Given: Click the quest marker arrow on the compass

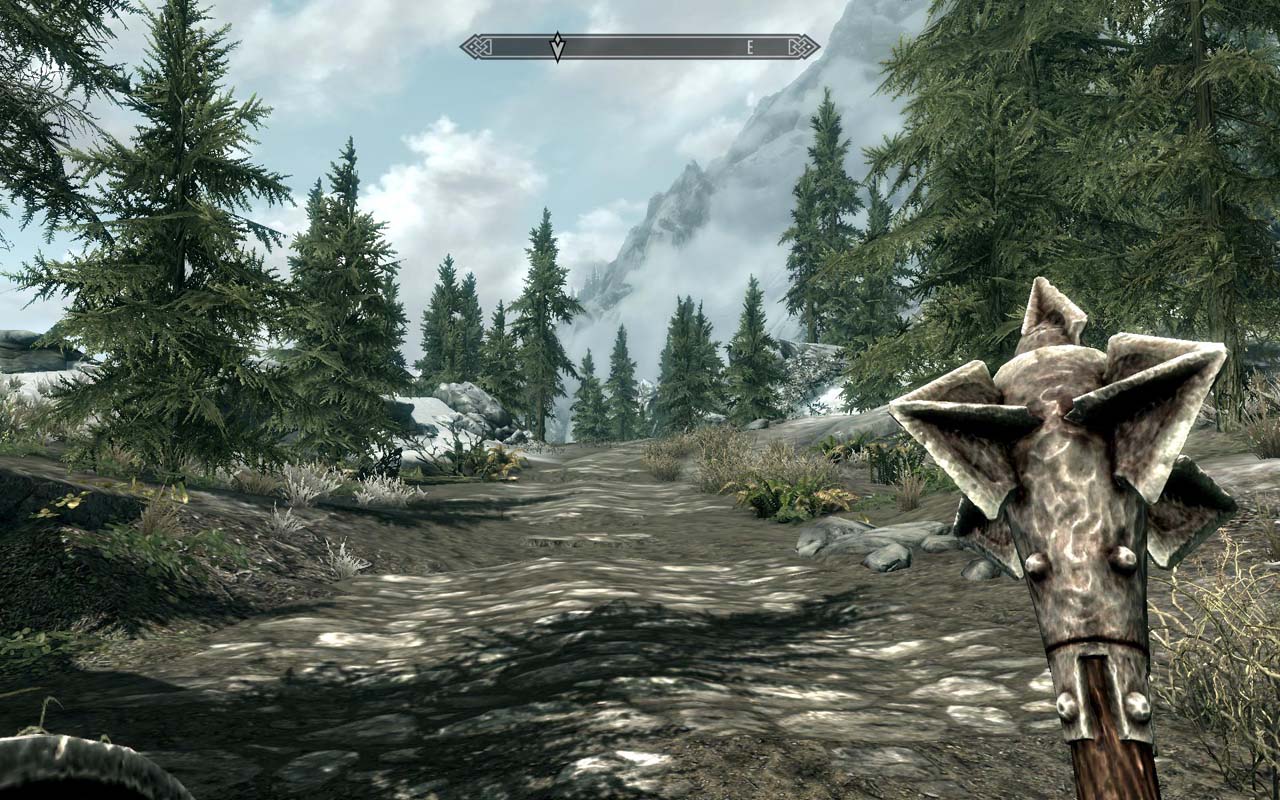Looking at the screenshot, I should [x=556, y=45].
